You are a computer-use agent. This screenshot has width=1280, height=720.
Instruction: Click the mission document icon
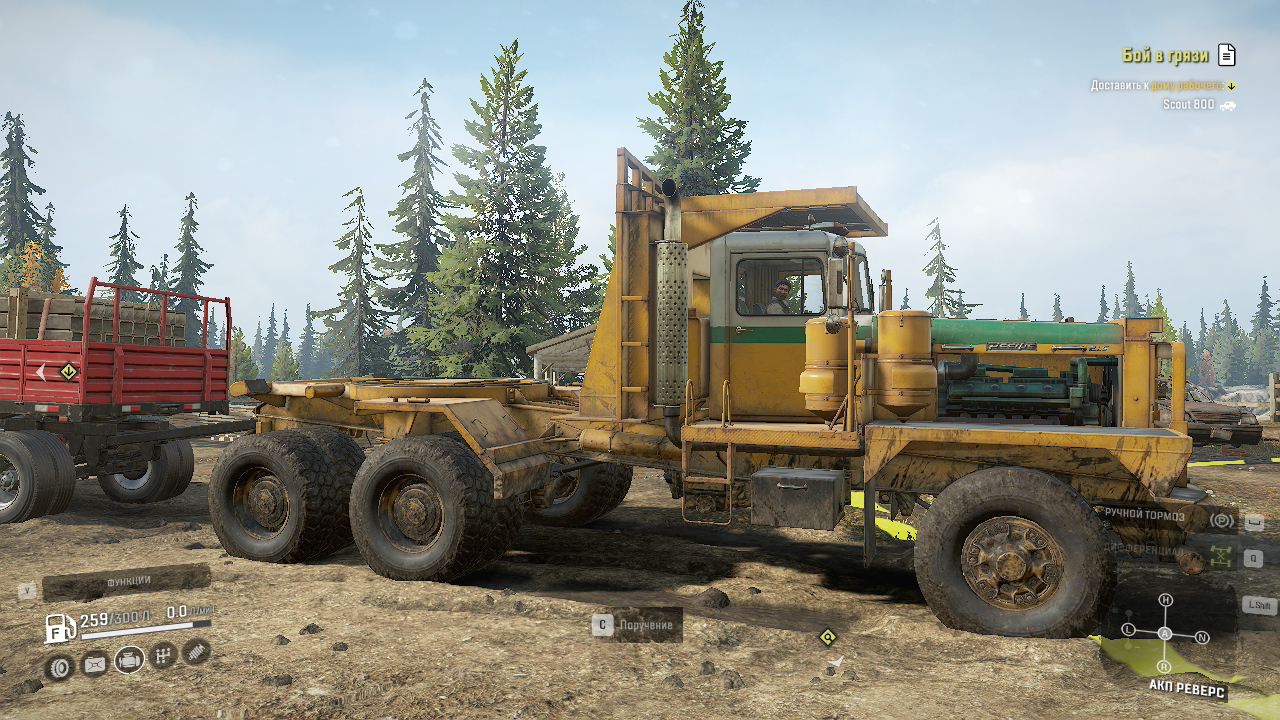click(x=1227, y=55)
